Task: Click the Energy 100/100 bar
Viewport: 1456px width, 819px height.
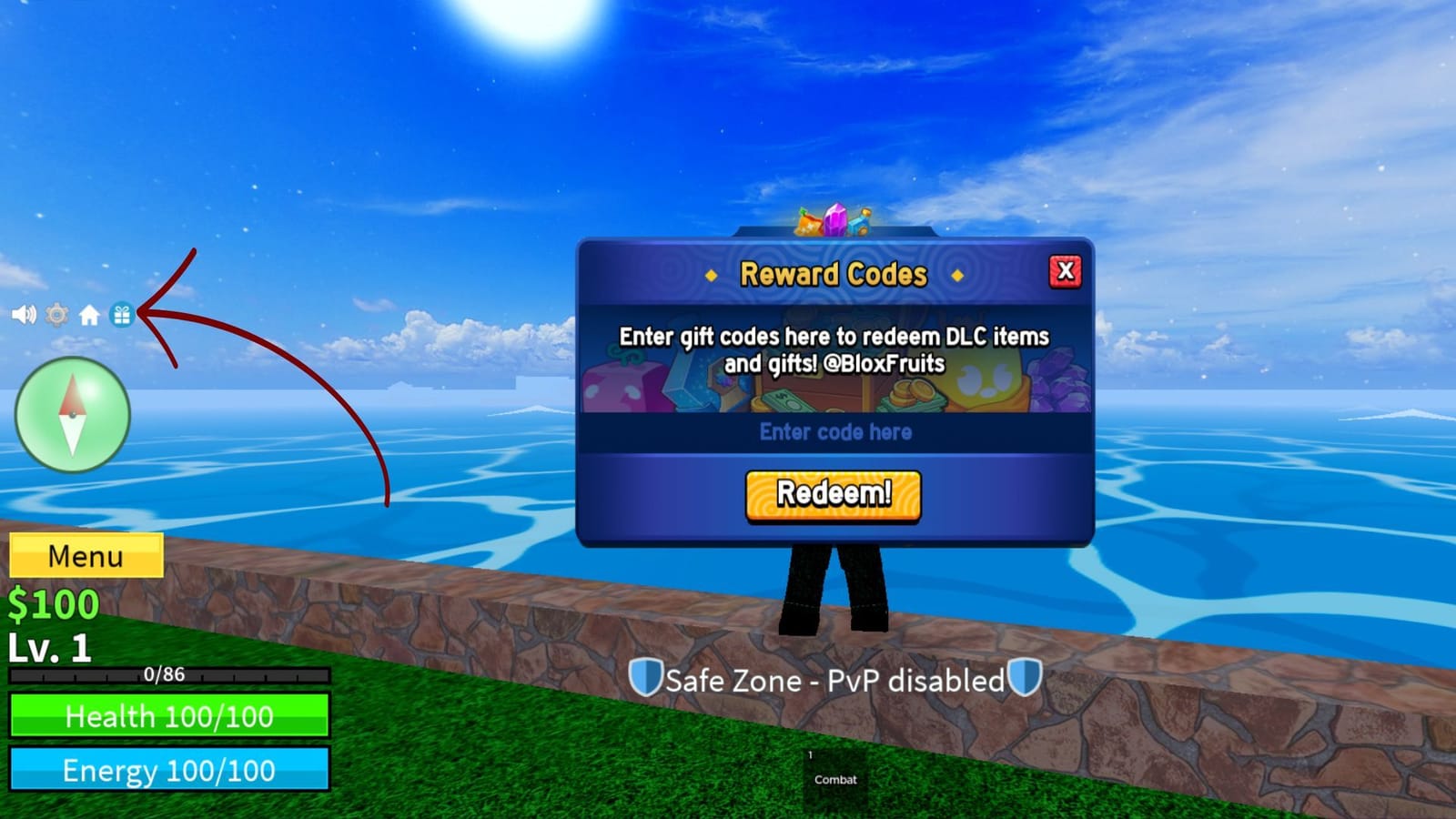Action: point(168,770)
